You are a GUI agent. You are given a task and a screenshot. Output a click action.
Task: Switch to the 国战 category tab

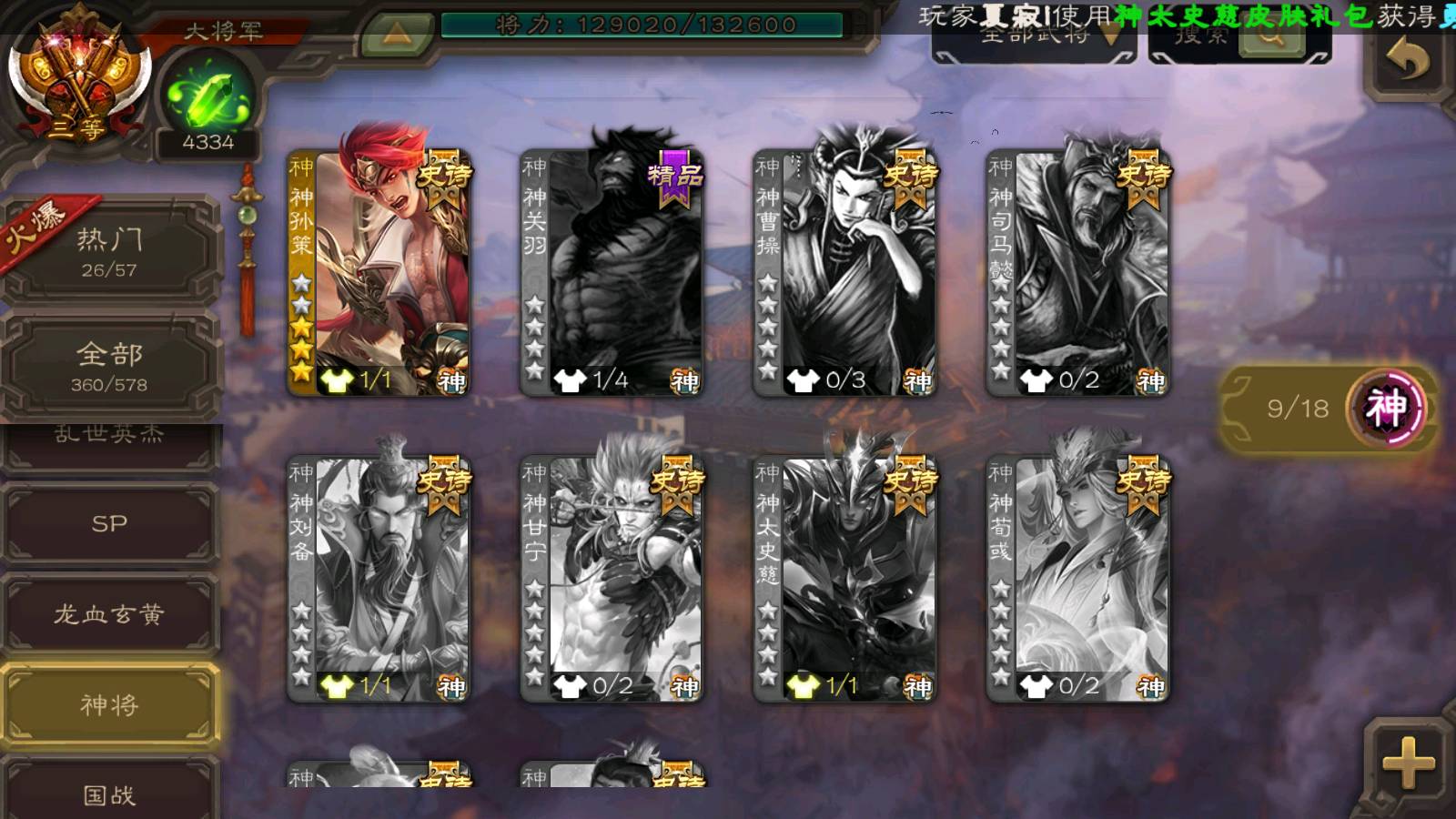109,794
